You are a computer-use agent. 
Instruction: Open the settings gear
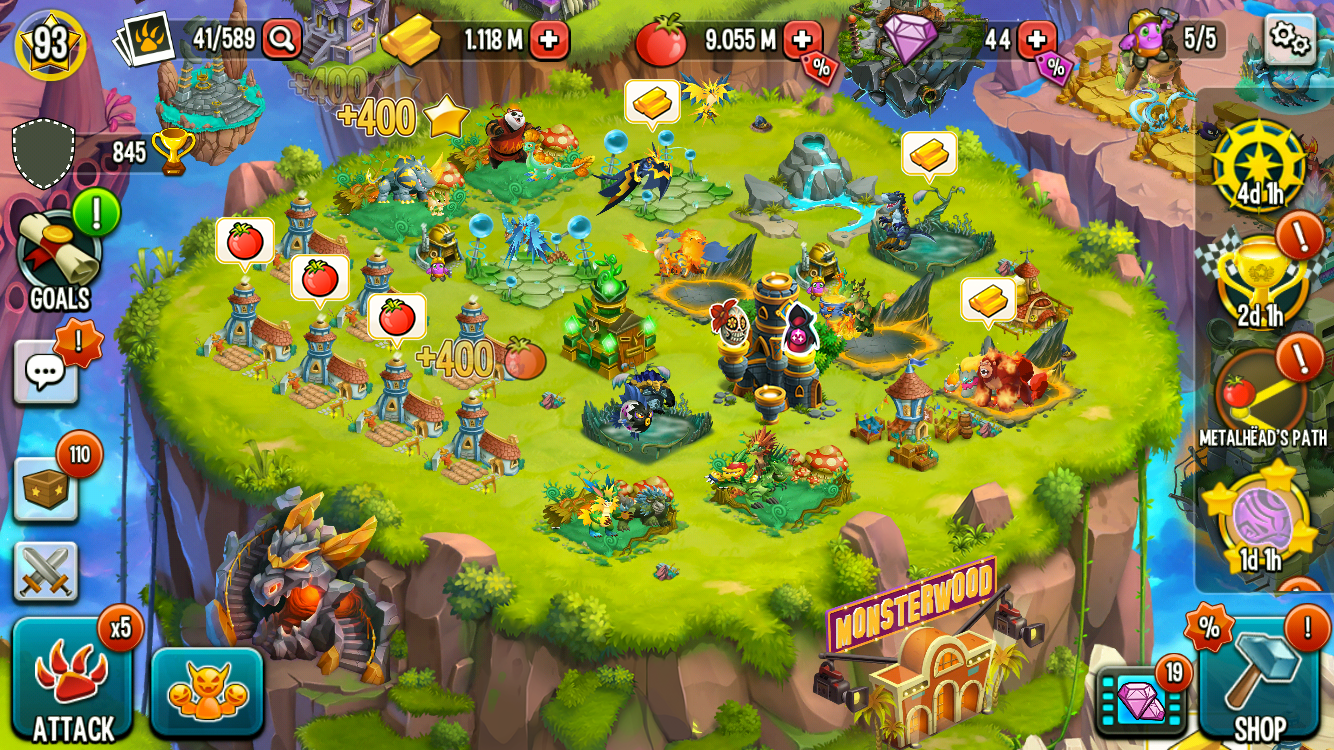tap(1289, 40)
